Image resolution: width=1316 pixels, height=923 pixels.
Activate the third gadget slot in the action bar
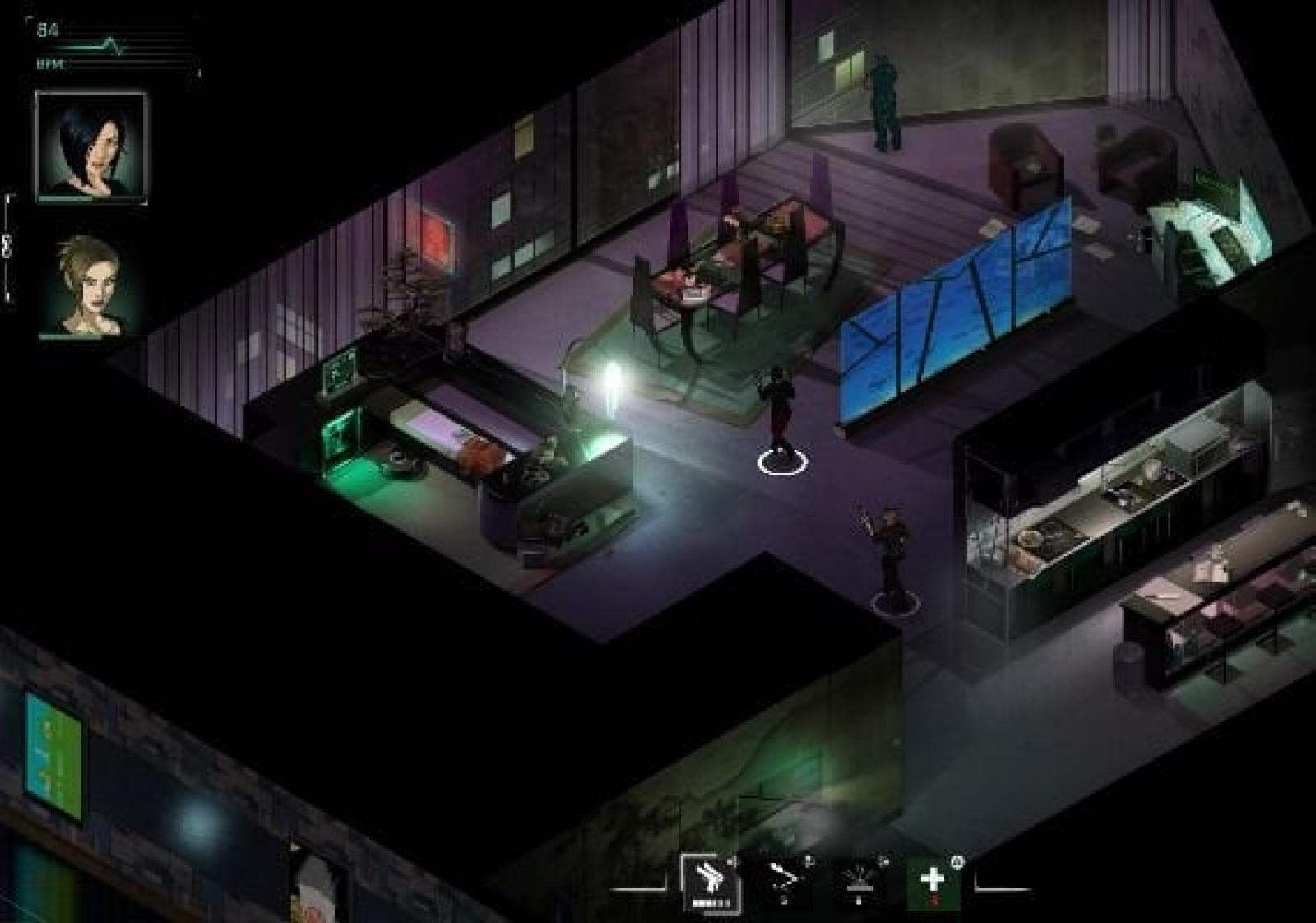click(859, 883)
